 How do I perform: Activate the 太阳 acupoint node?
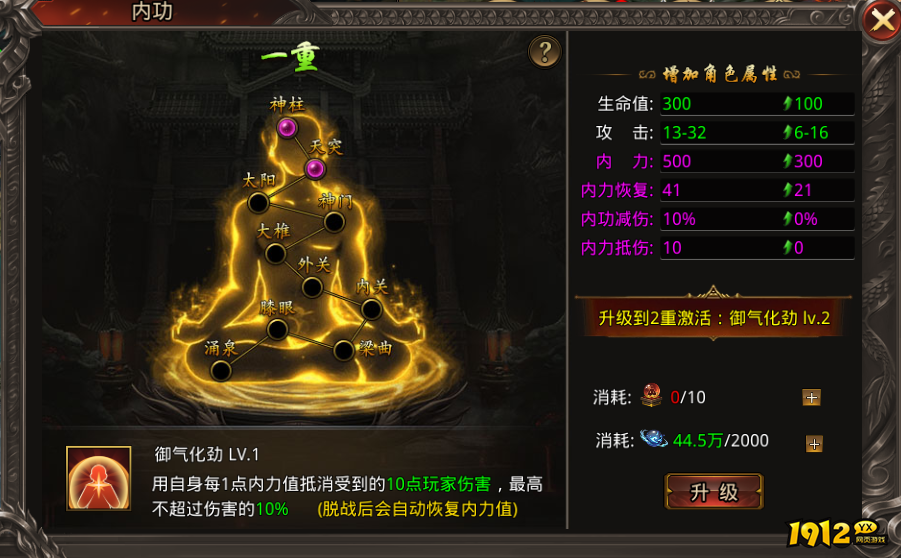pos(258,203)
